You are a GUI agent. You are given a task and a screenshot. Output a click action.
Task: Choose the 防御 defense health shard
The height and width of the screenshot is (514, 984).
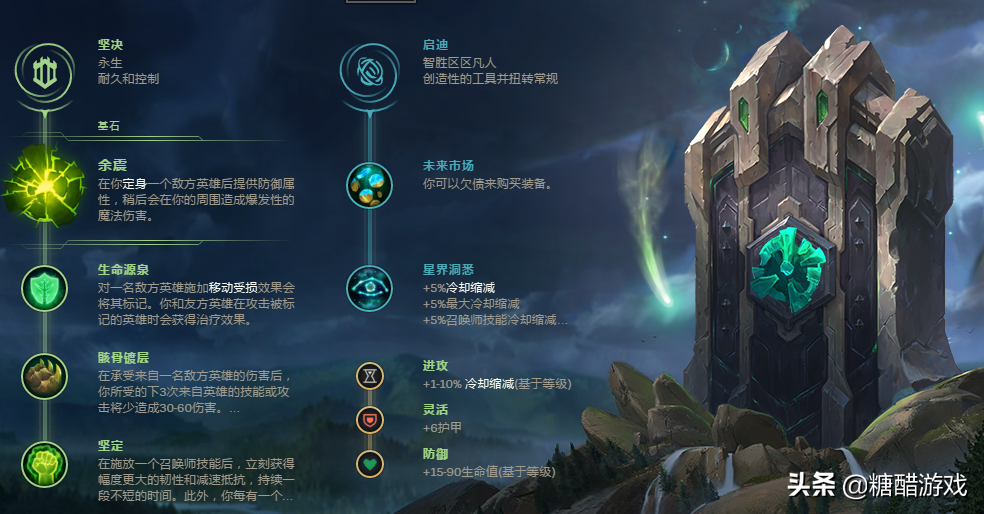(x=370, y=464)
